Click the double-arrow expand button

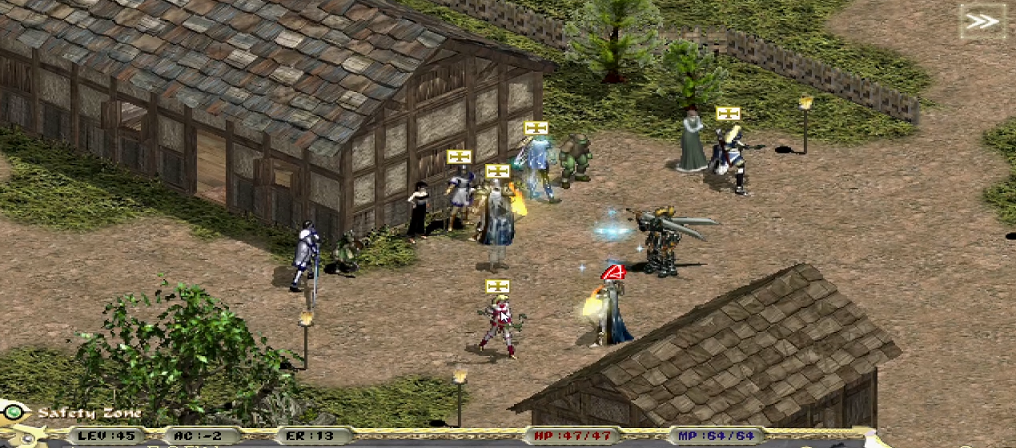click(981, 21)
